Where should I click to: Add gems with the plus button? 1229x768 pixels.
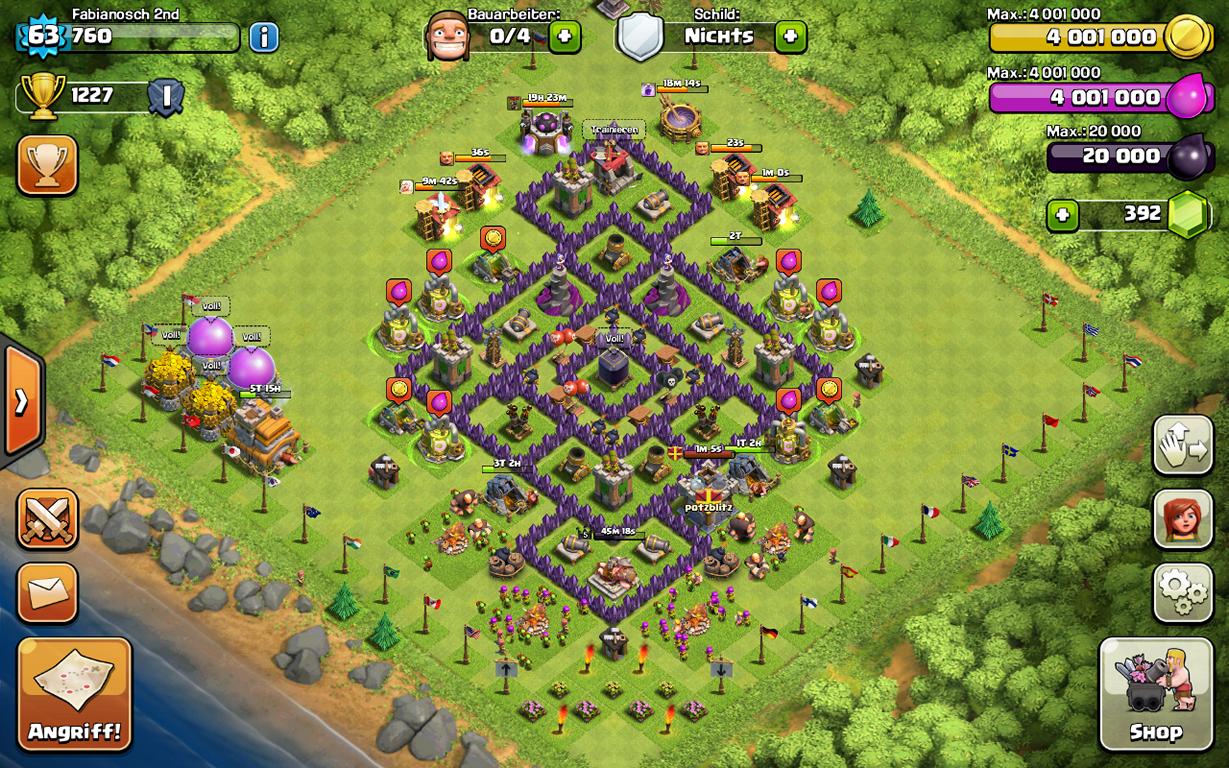click(x=1063, y=215)
